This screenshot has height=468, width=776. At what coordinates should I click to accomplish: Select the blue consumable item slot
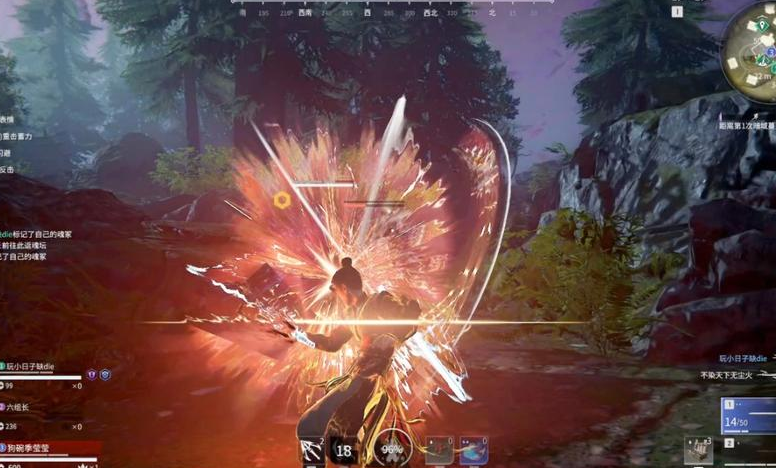click(473, 450)
